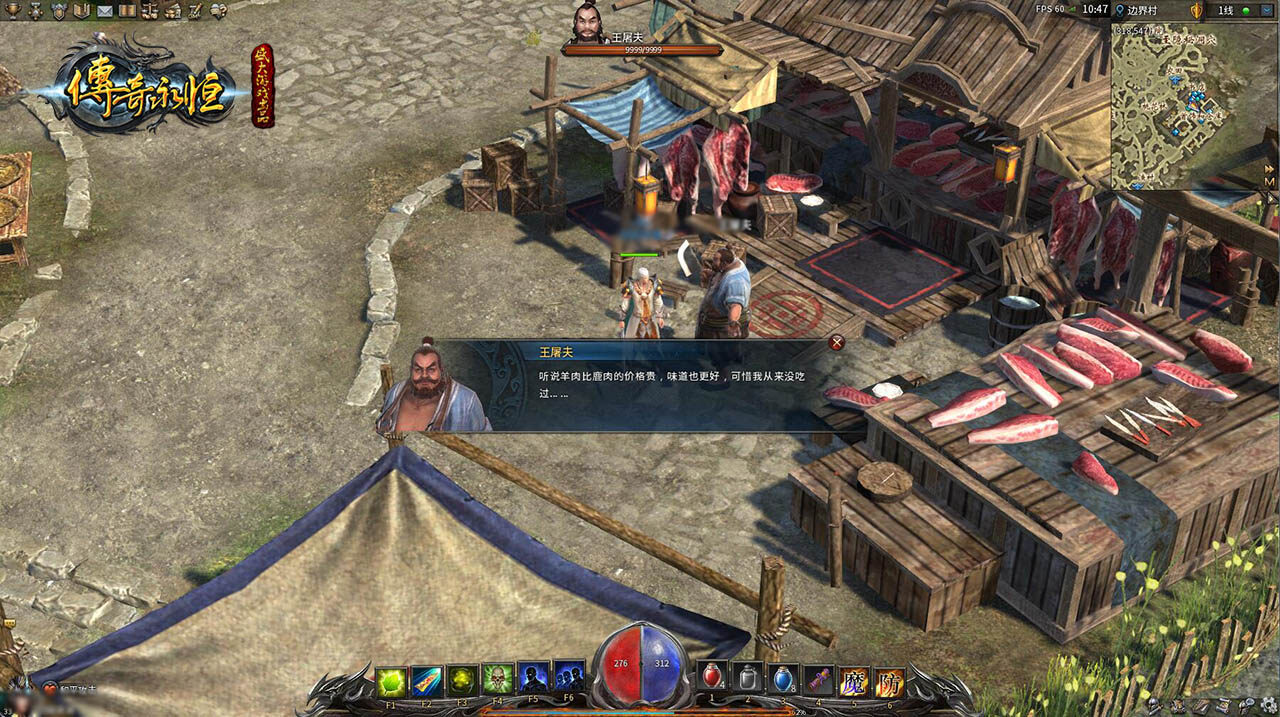Image resolution: width=1280 pixels, height=717 pixels.
Task: Use the flaming sword skill F2
Action: (x=427, y=682)
